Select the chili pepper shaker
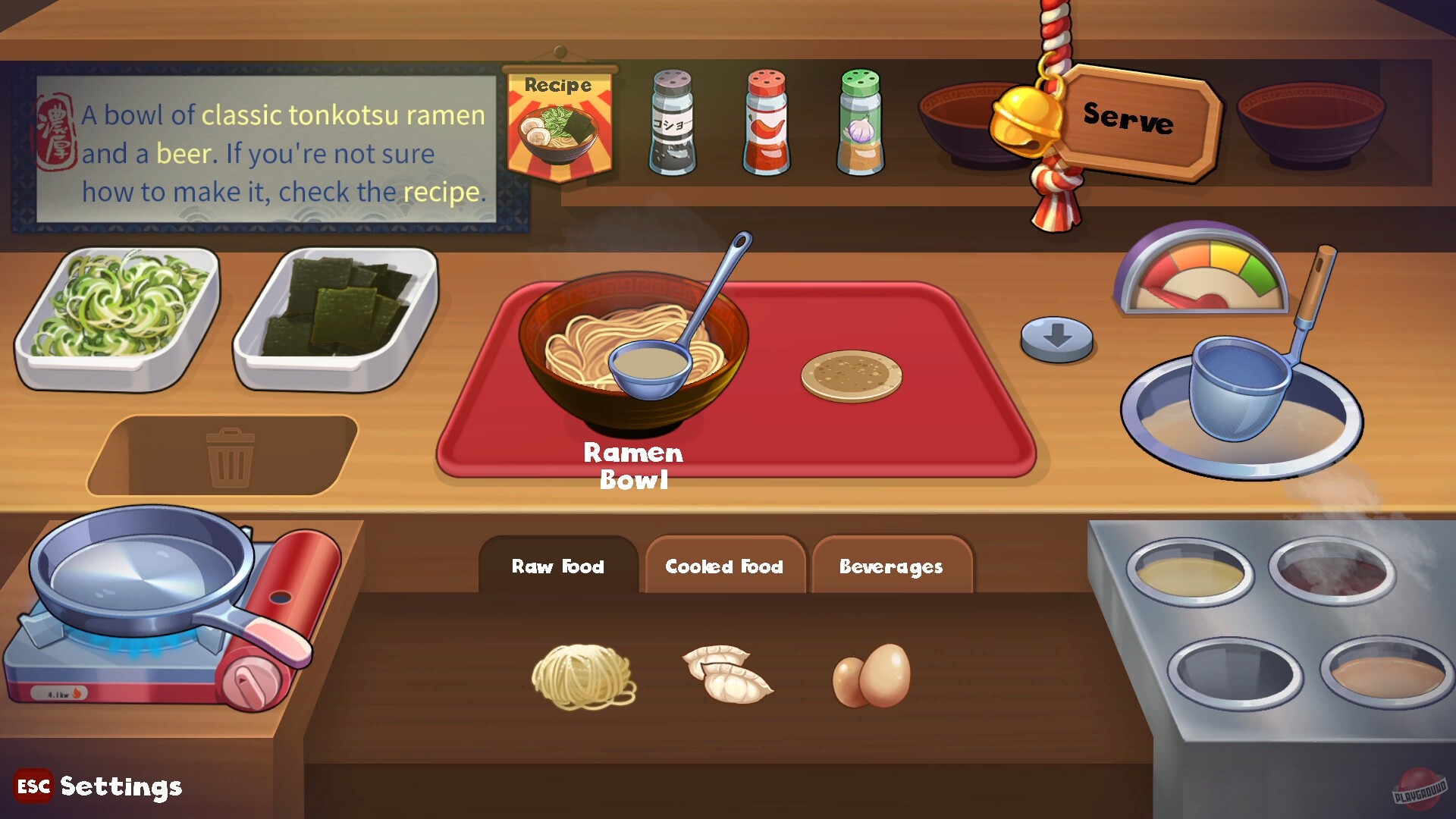The image size is (1456, 819). point(766,121)
